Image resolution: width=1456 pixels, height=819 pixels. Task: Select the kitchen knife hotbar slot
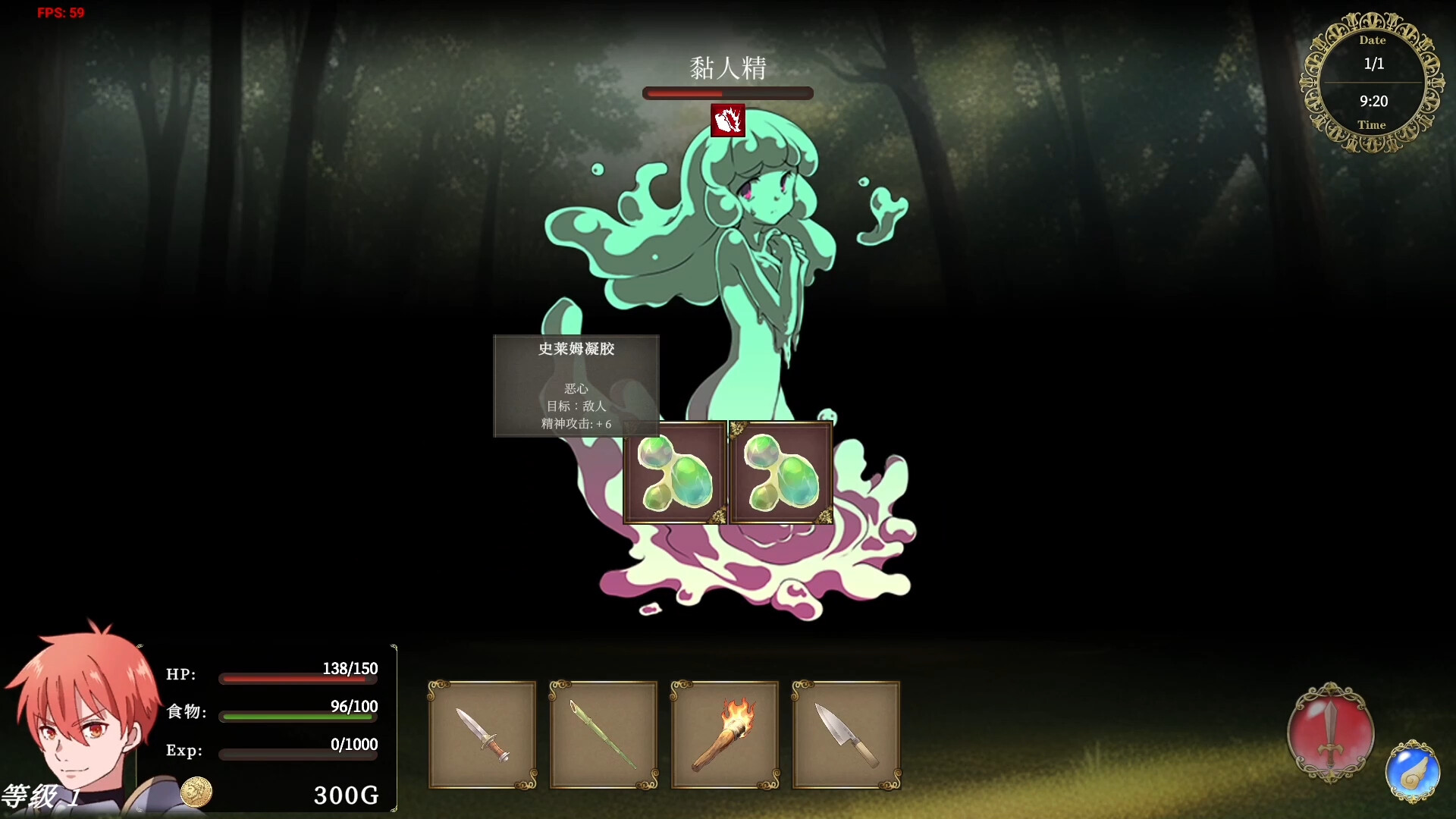(846, 735)
